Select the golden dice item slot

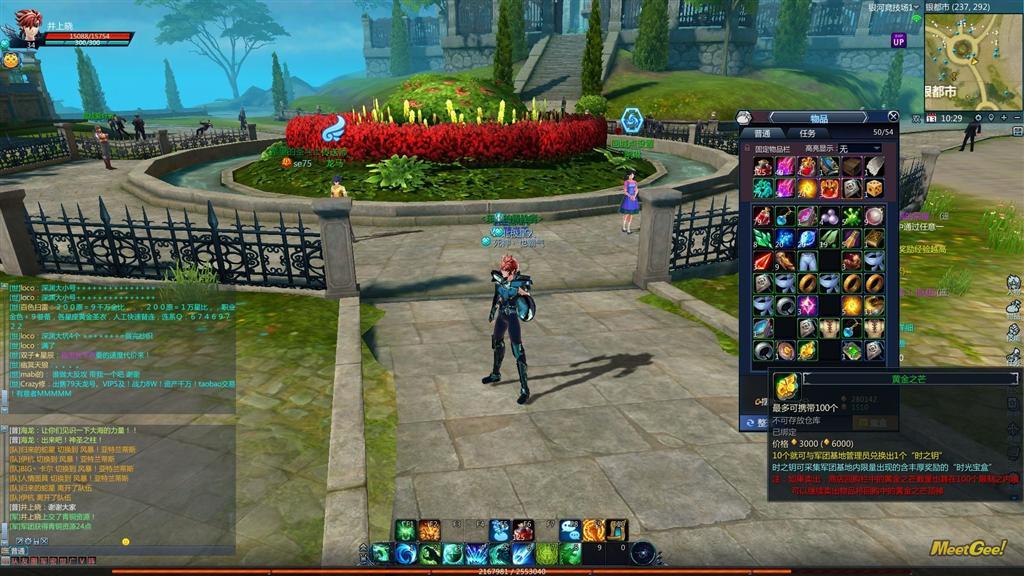coord(874,188)
